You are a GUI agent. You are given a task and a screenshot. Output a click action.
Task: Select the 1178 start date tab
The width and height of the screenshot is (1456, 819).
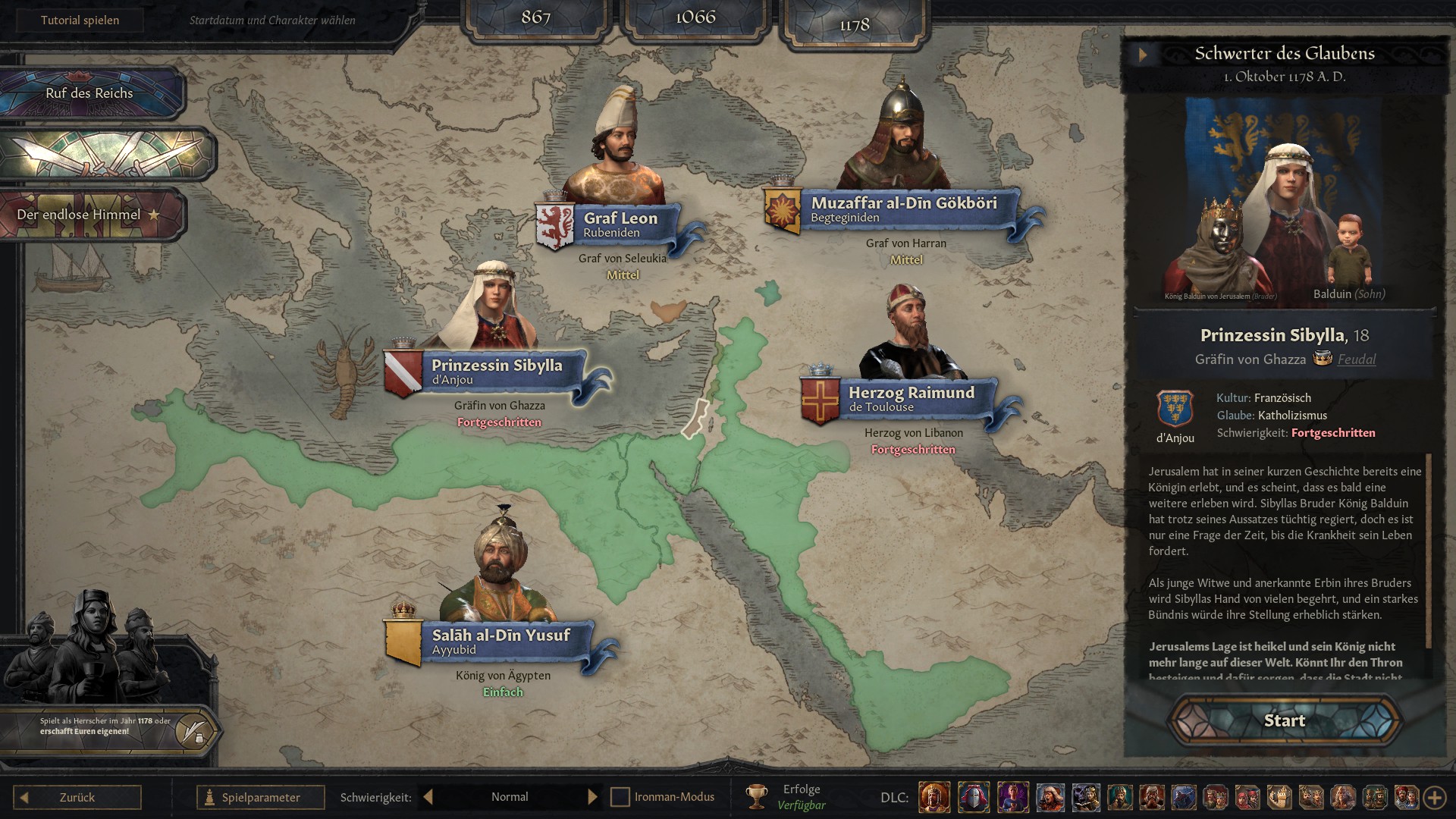click(x=854, y=24)
